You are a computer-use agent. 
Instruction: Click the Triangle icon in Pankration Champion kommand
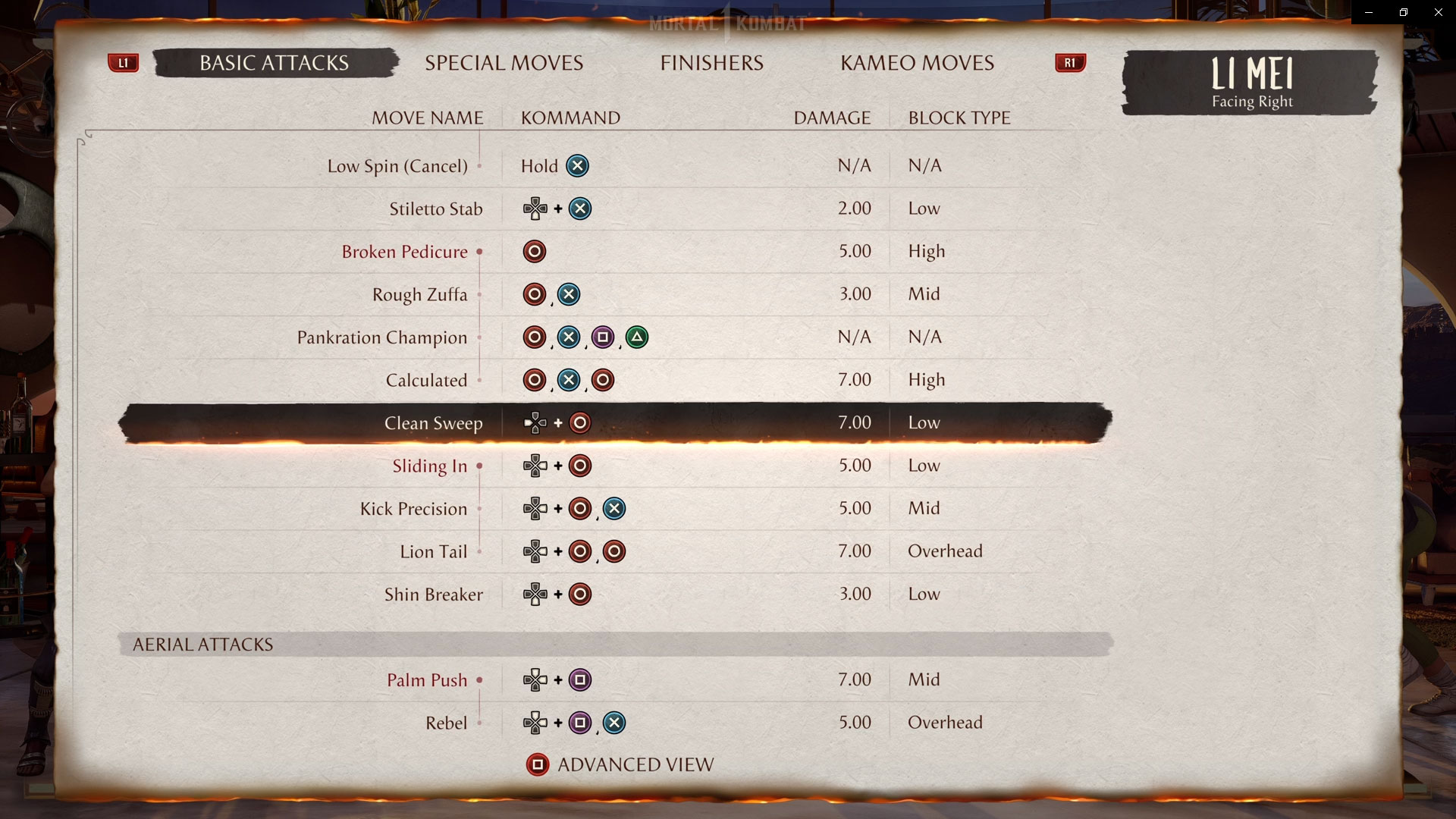tap(637, 337)
